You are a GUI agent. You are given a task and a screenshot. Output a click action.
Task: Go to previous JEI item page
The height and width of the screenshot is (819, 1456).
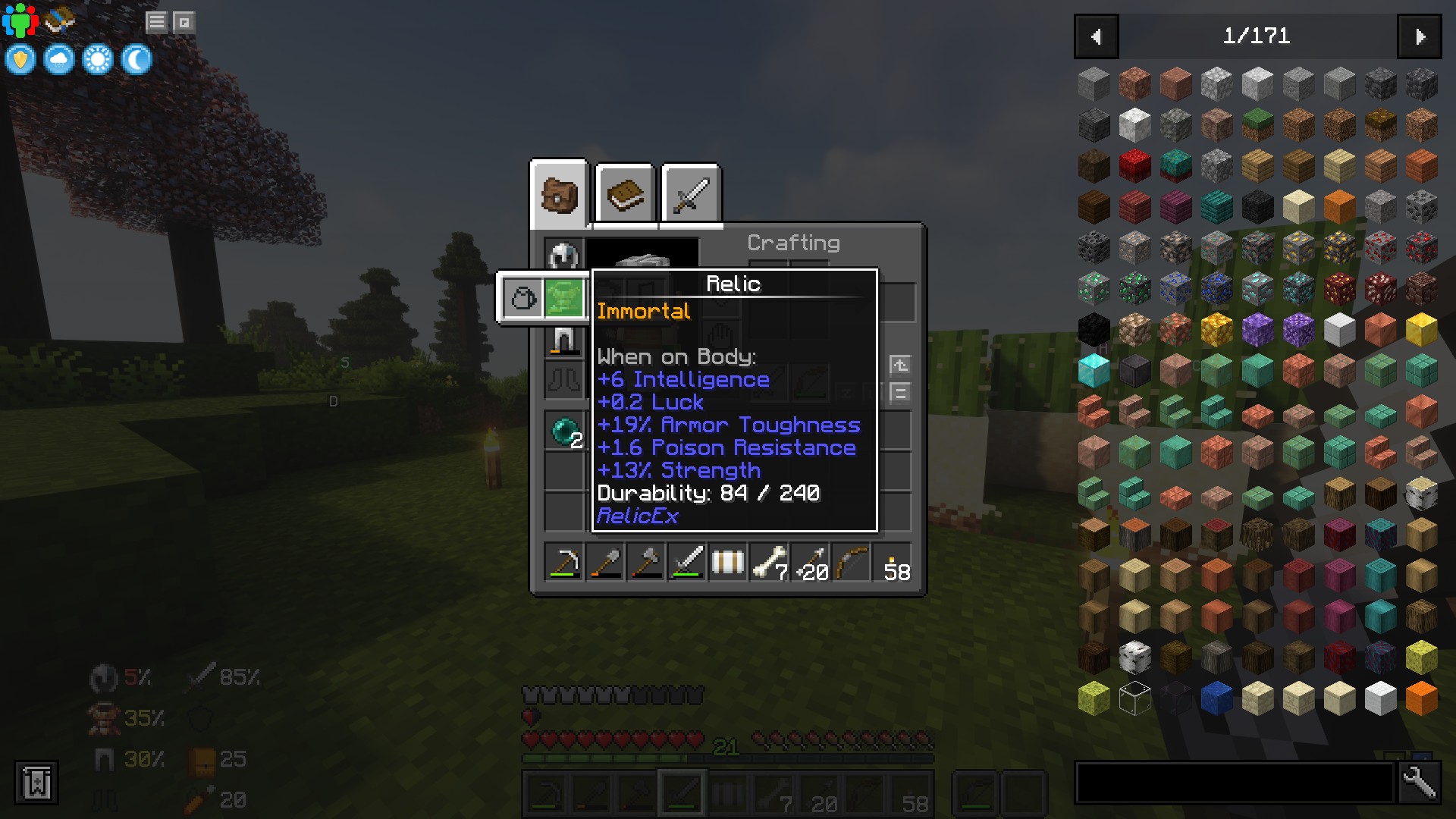(x=1095, y=36)
